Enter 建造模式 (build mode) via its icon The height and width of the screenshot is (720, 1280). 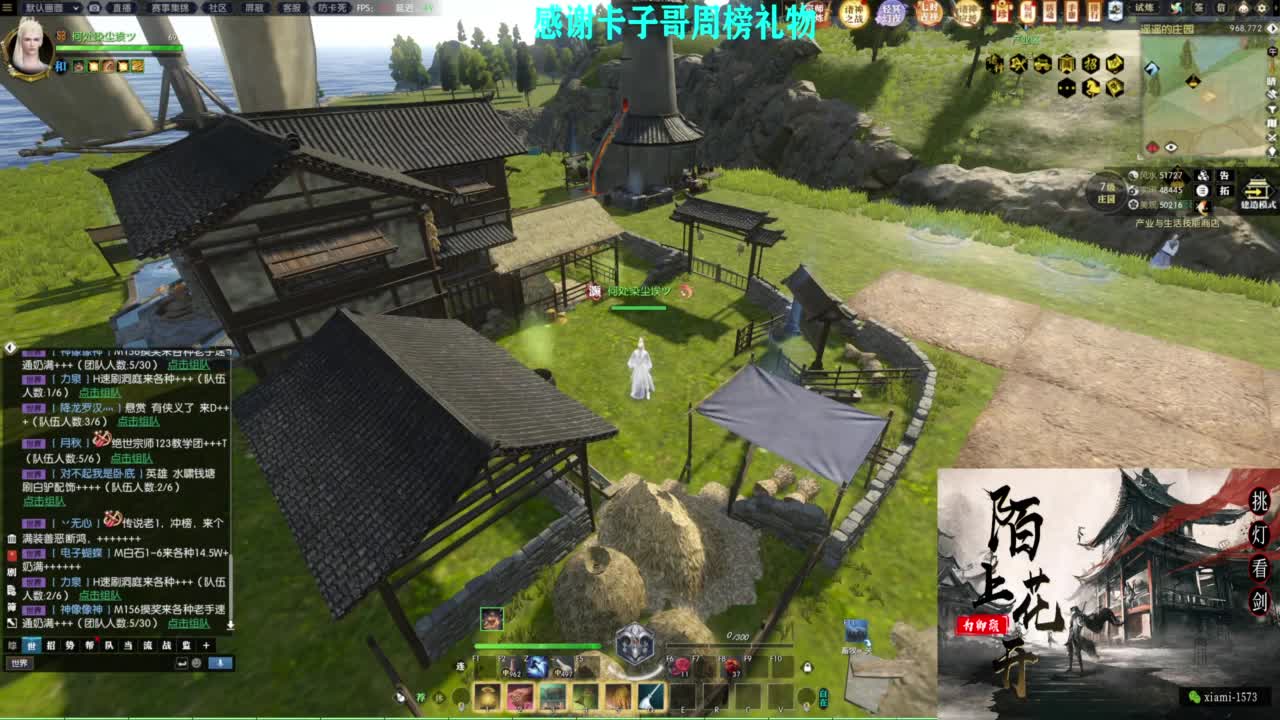(1257, 190)
